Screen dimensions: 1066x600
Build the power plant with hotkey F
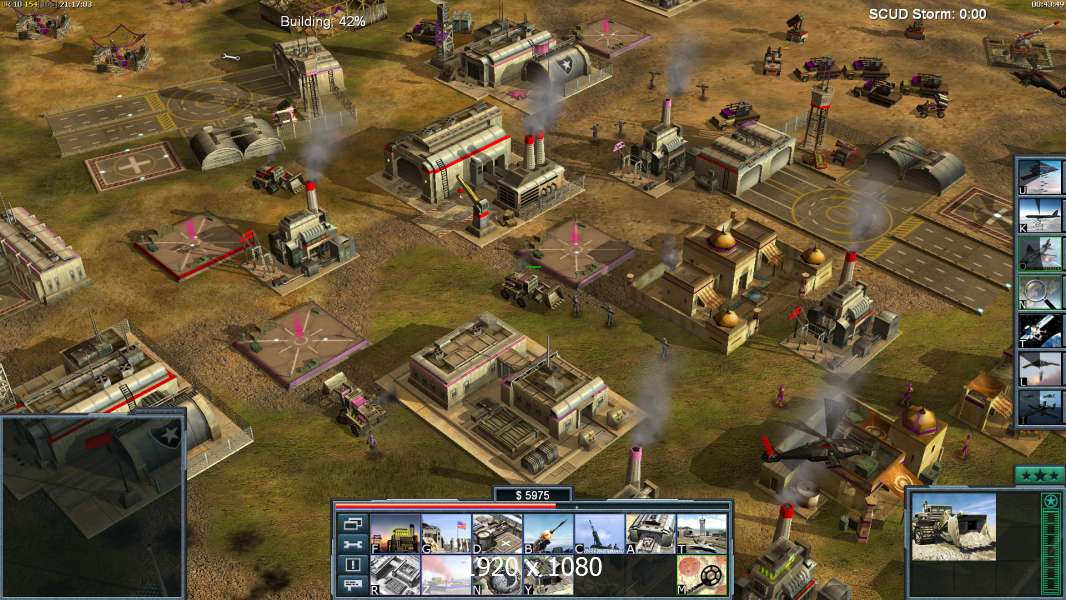pos(395,534)
